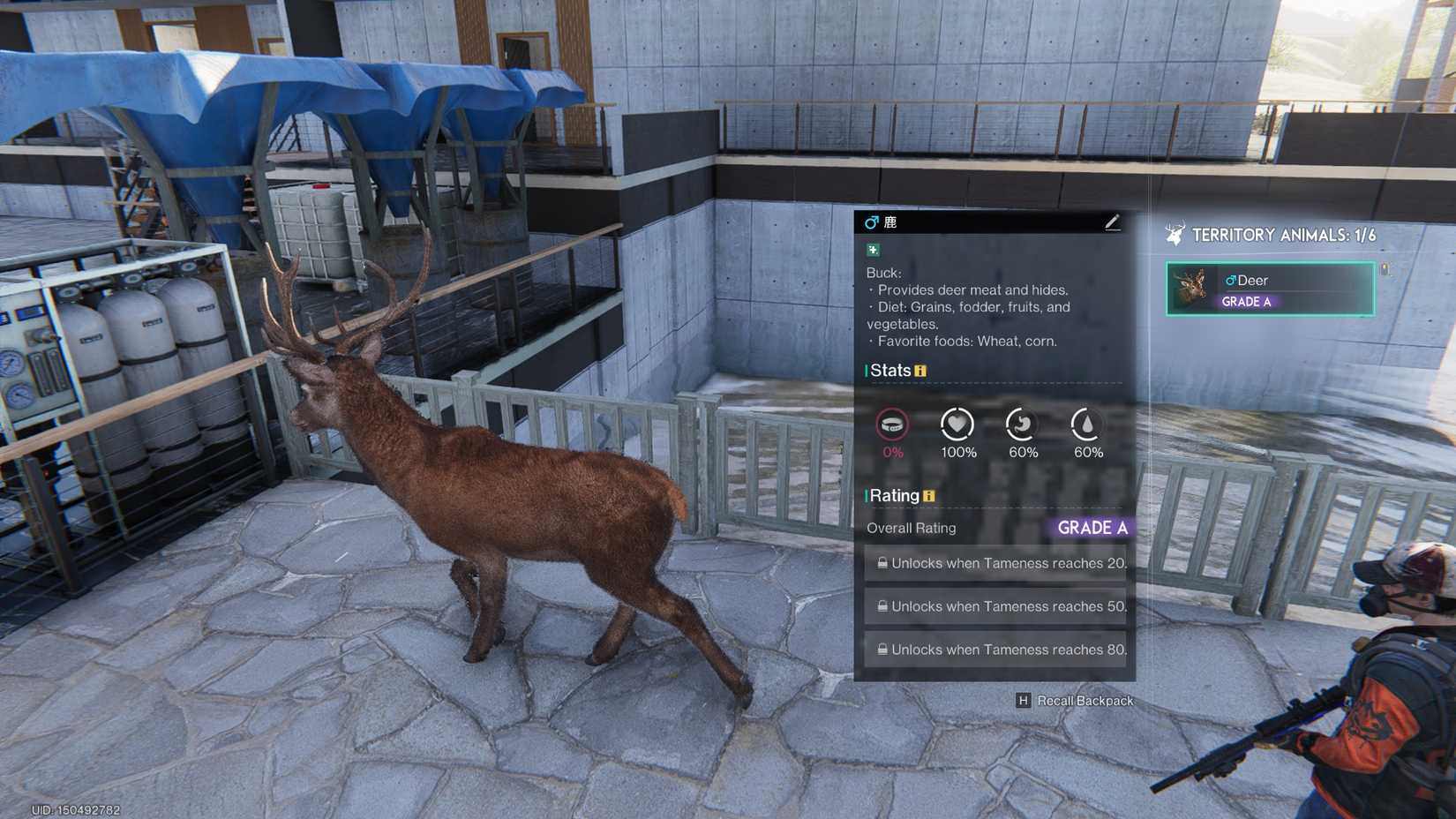Click the male gender symbol beside 鹿
This screenshot has width=1456, height=819.
coord(872,222)
